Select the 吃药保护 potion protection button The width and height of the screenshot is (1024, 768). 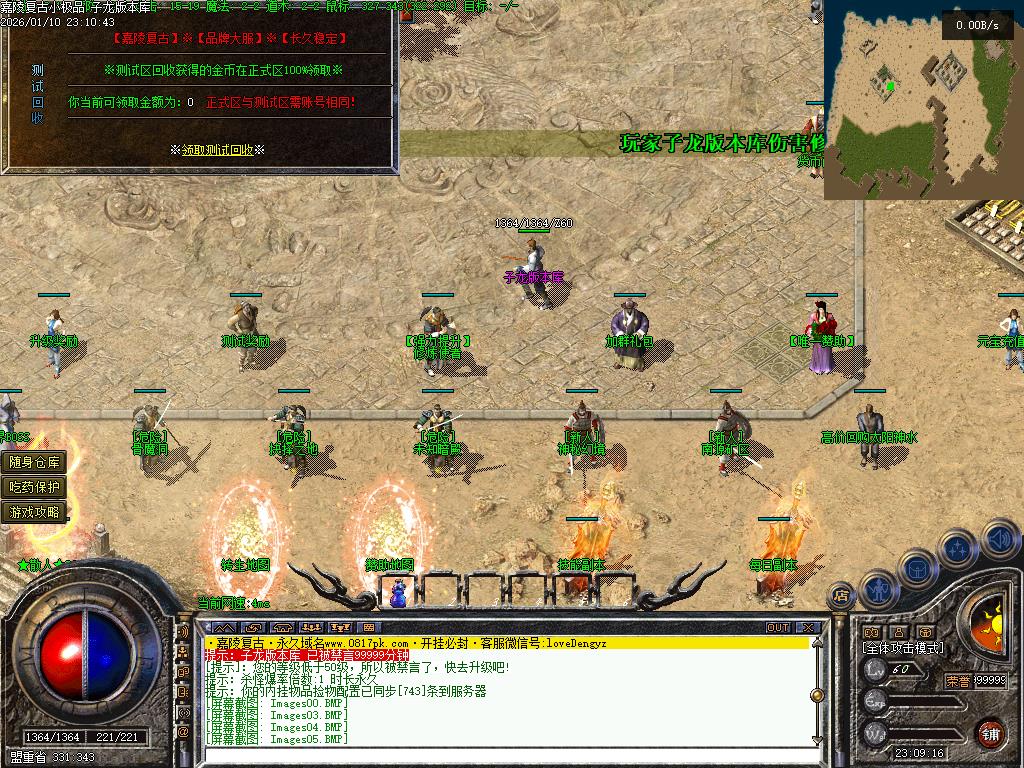(36, 487)
